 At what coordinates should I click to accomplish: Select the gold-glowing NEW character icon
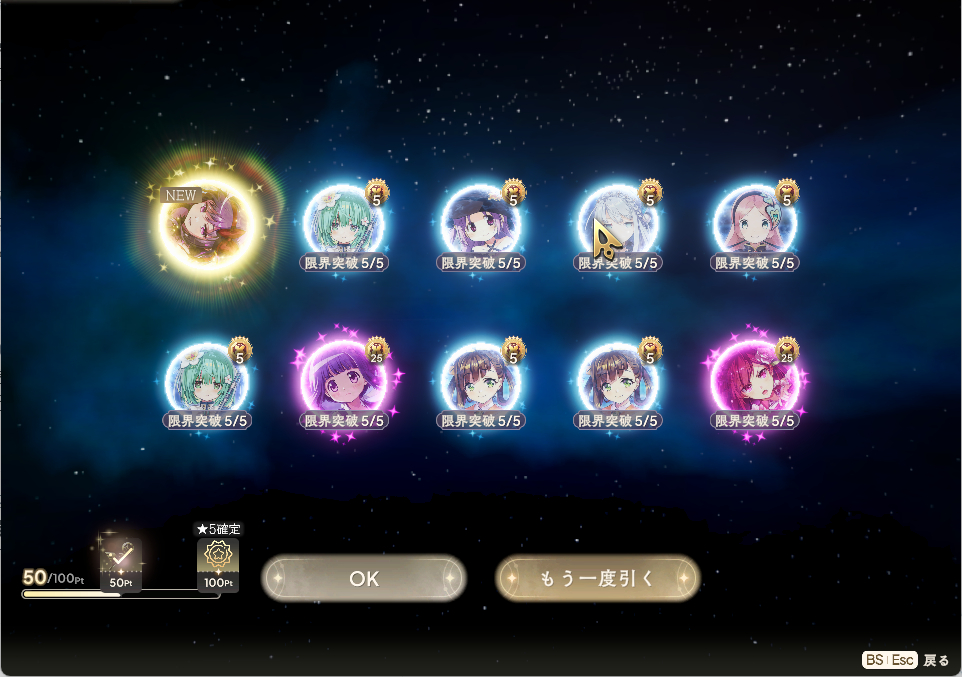click(x=209, y=223)
